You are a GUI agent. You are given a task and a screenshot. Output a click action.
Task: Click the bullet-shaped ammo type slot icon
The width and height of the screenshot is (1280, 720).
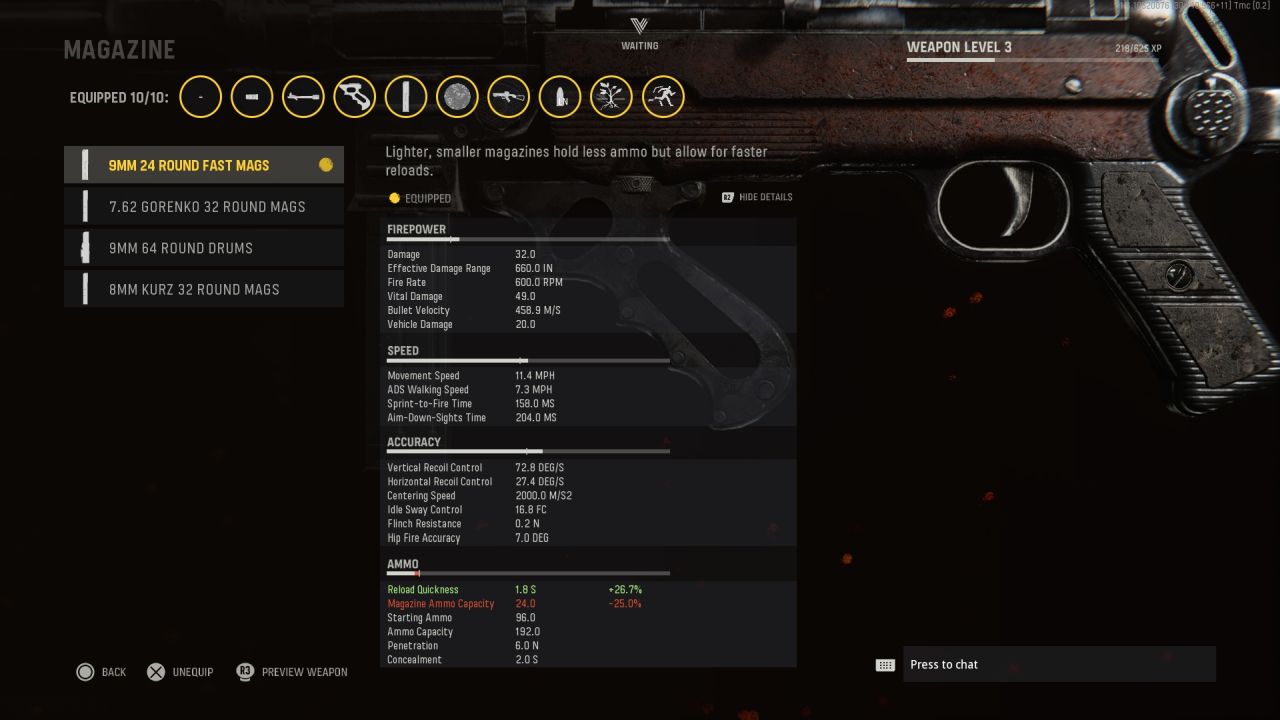pos(560,96)
